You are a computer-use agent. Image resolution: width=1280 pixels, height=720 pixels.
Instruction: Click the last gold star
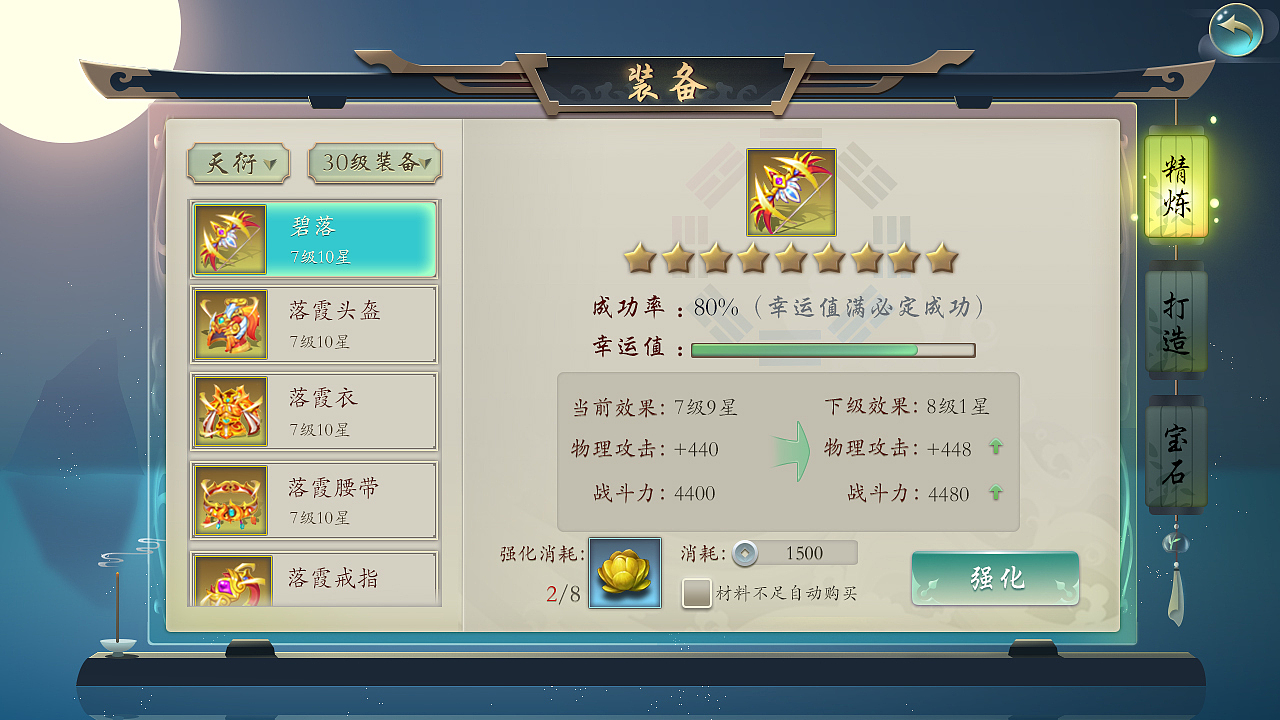(941, 257)
